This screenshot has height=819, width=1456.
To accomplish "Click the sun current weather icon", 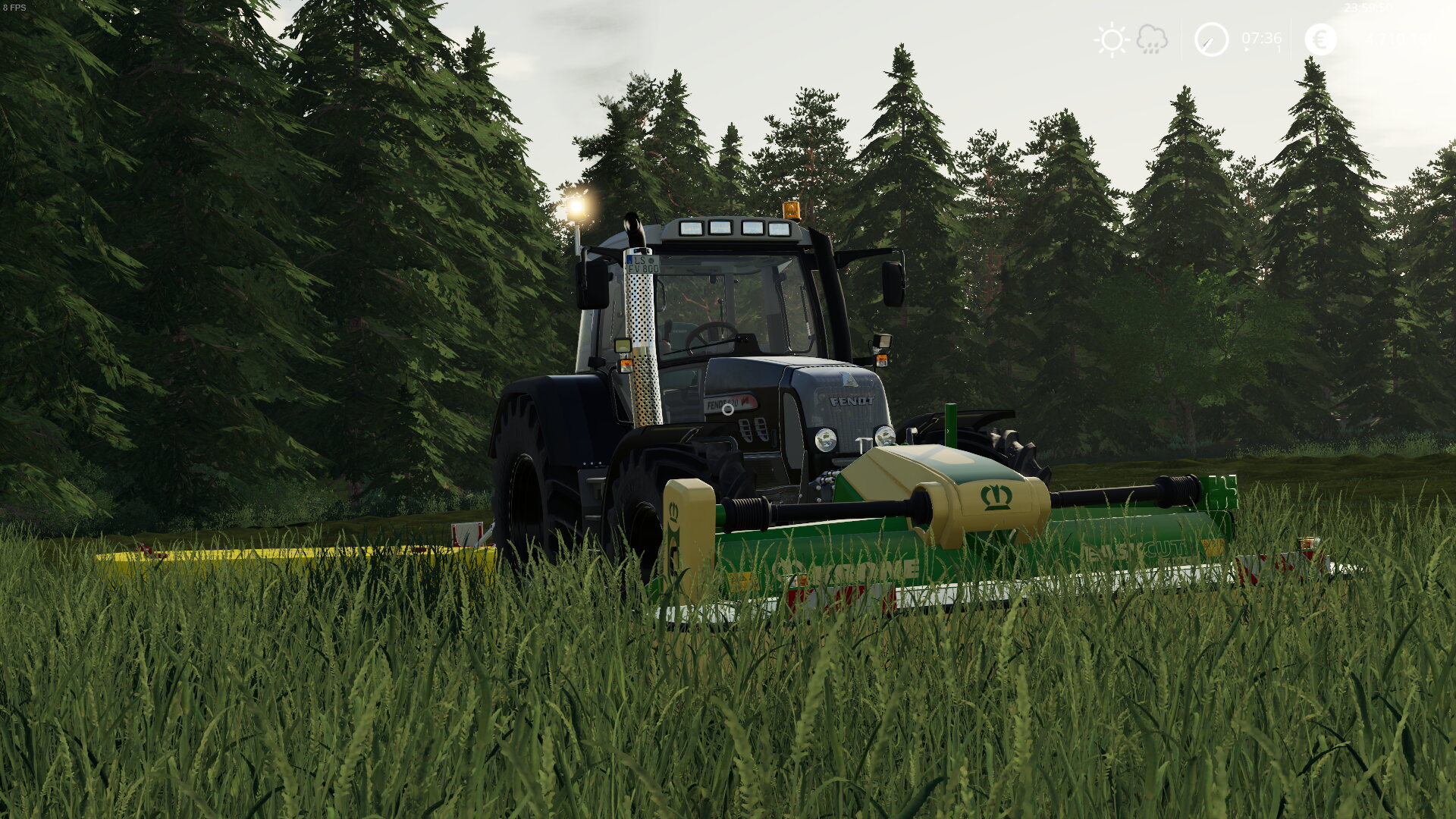I will [1111, 39].
